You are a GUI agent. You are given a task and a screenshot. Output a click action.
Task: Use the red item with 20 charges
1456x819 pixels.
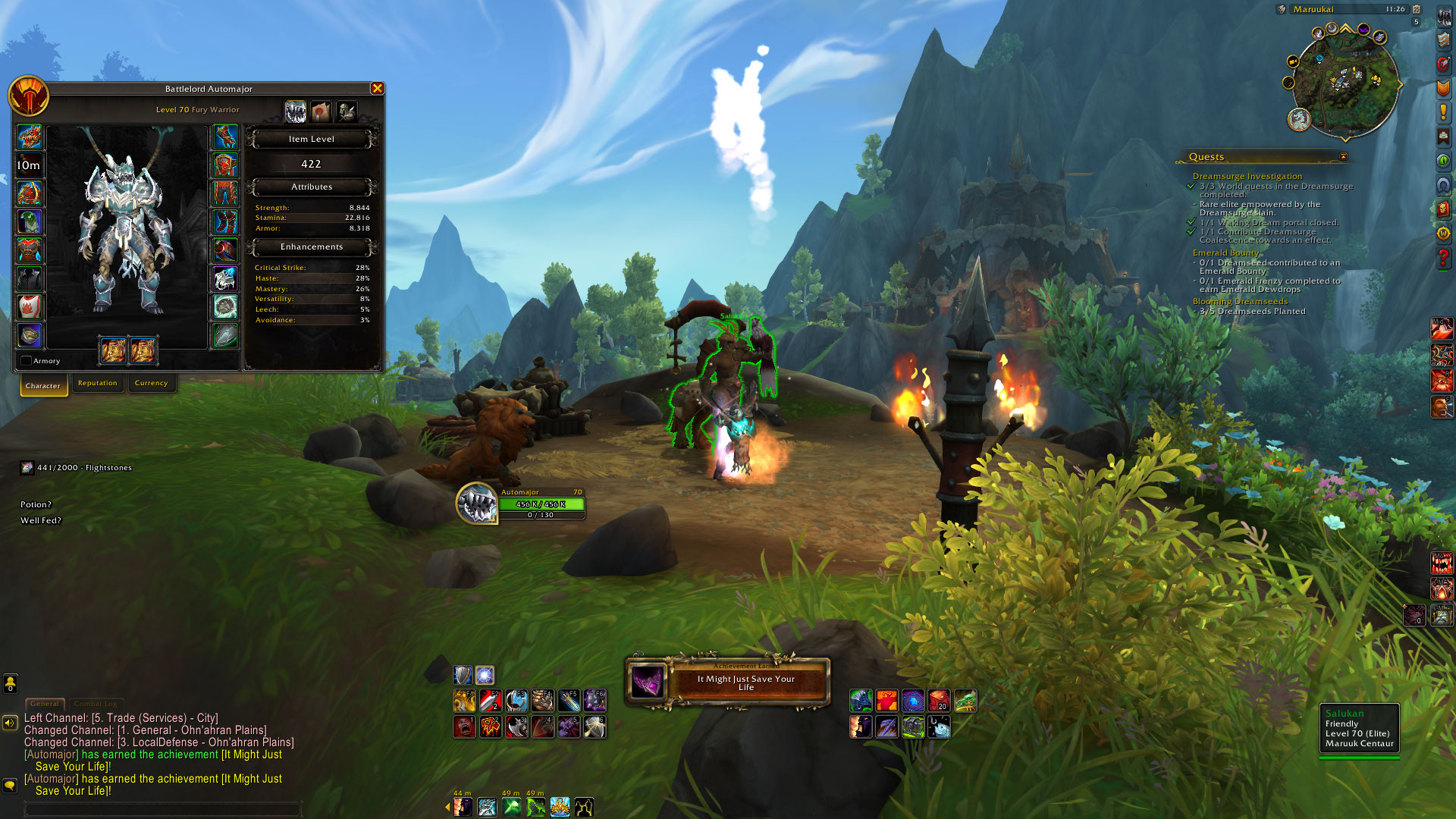[939, 701]
